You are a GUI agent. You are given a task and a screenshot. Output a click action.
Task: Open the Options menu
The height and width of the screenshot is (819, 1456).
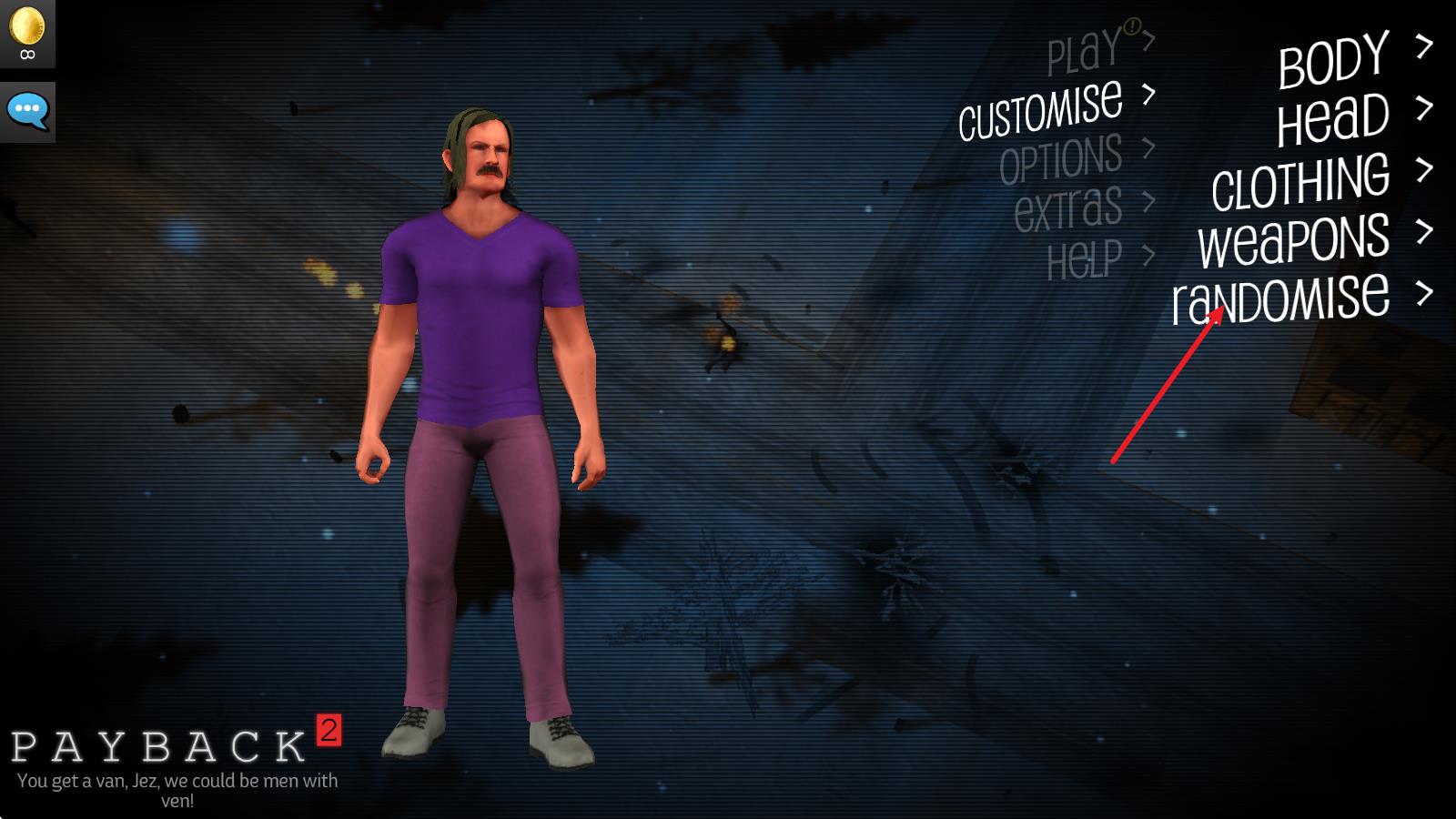click(x=1061, y=159)
